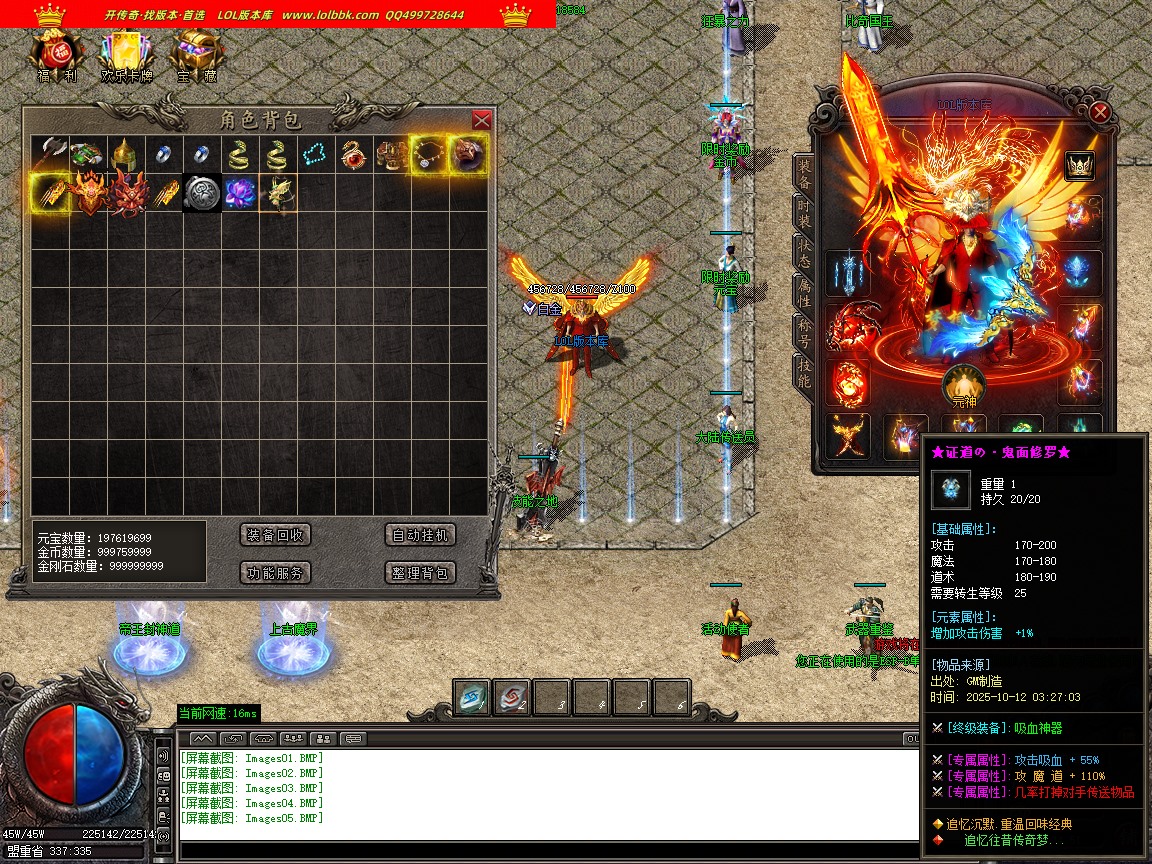Open the 欢乐卡牌 card event
Viewport: 1152px width, 864px height.
pos(126,54)
